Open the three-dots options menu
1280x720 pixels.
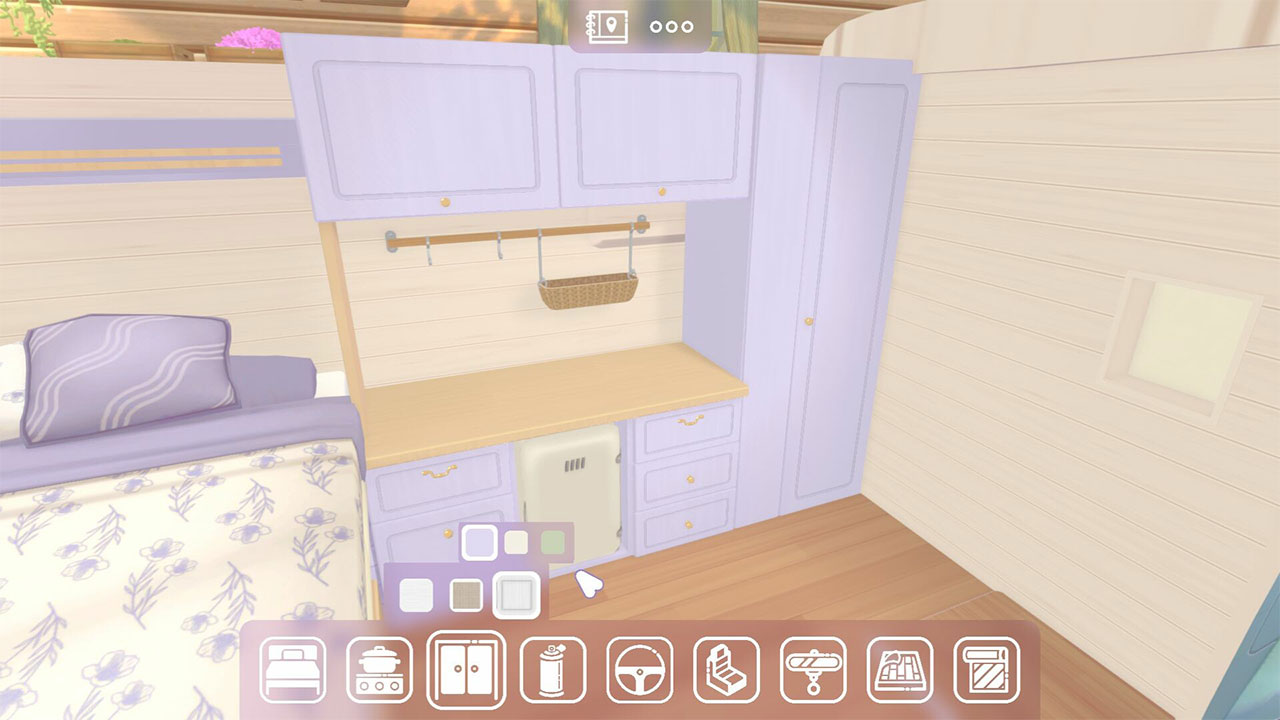click(x=669, y=26)
